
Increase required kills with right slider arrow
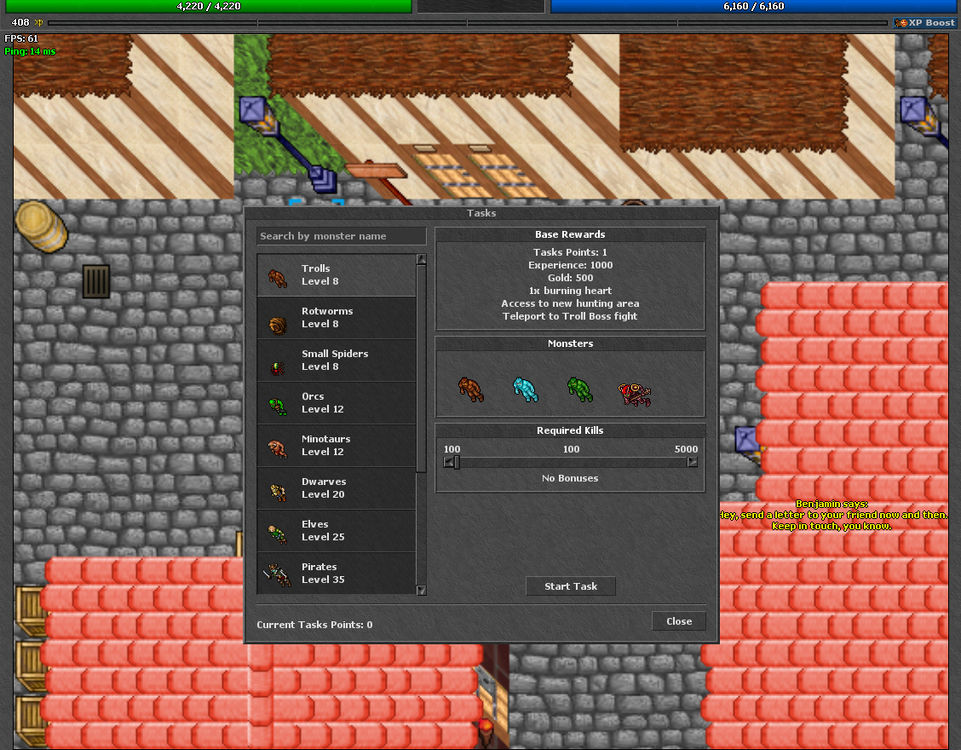(x=692, y=462)
